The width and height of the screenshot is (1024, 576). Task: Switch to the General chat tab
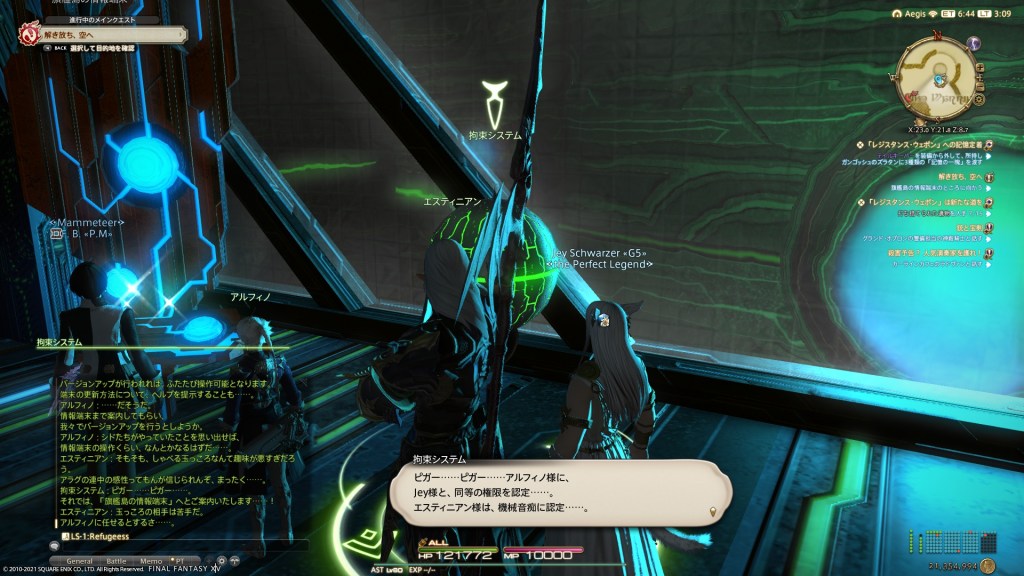tap(80, 562)
